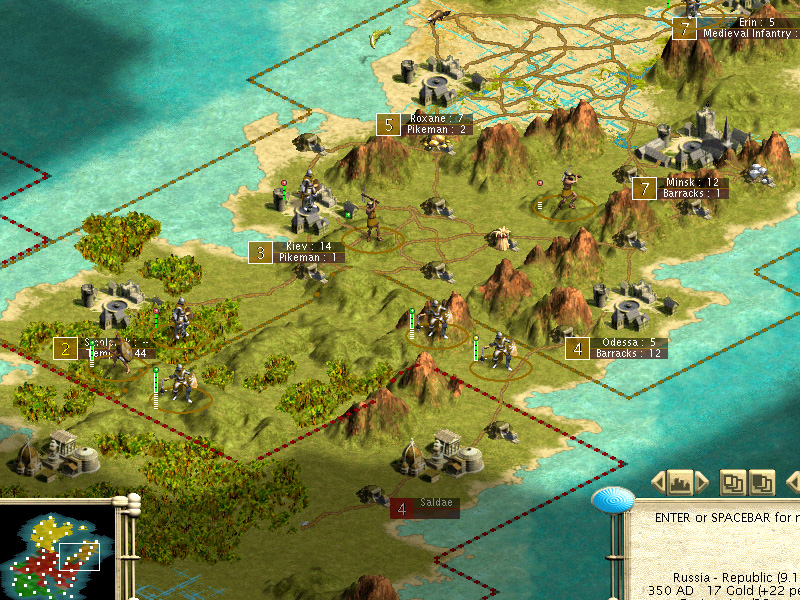The image size is (800, 600).
Task: Click the light overlapping-squares button
Action: tap(734, 482)
